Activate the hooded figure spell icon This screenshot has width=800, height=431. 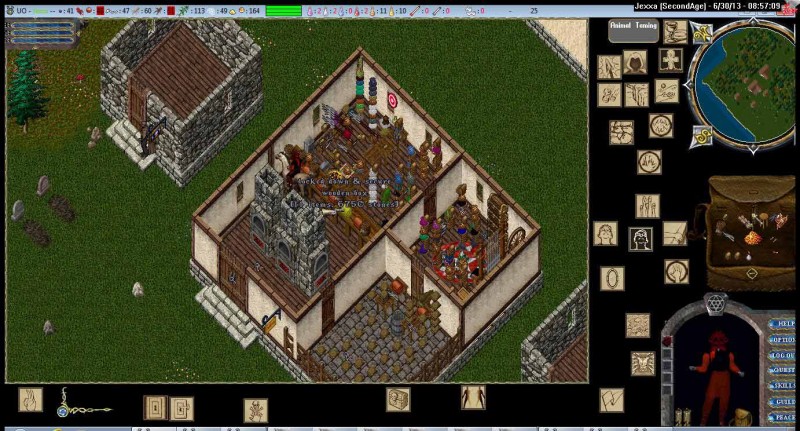(x=634, y=62)
